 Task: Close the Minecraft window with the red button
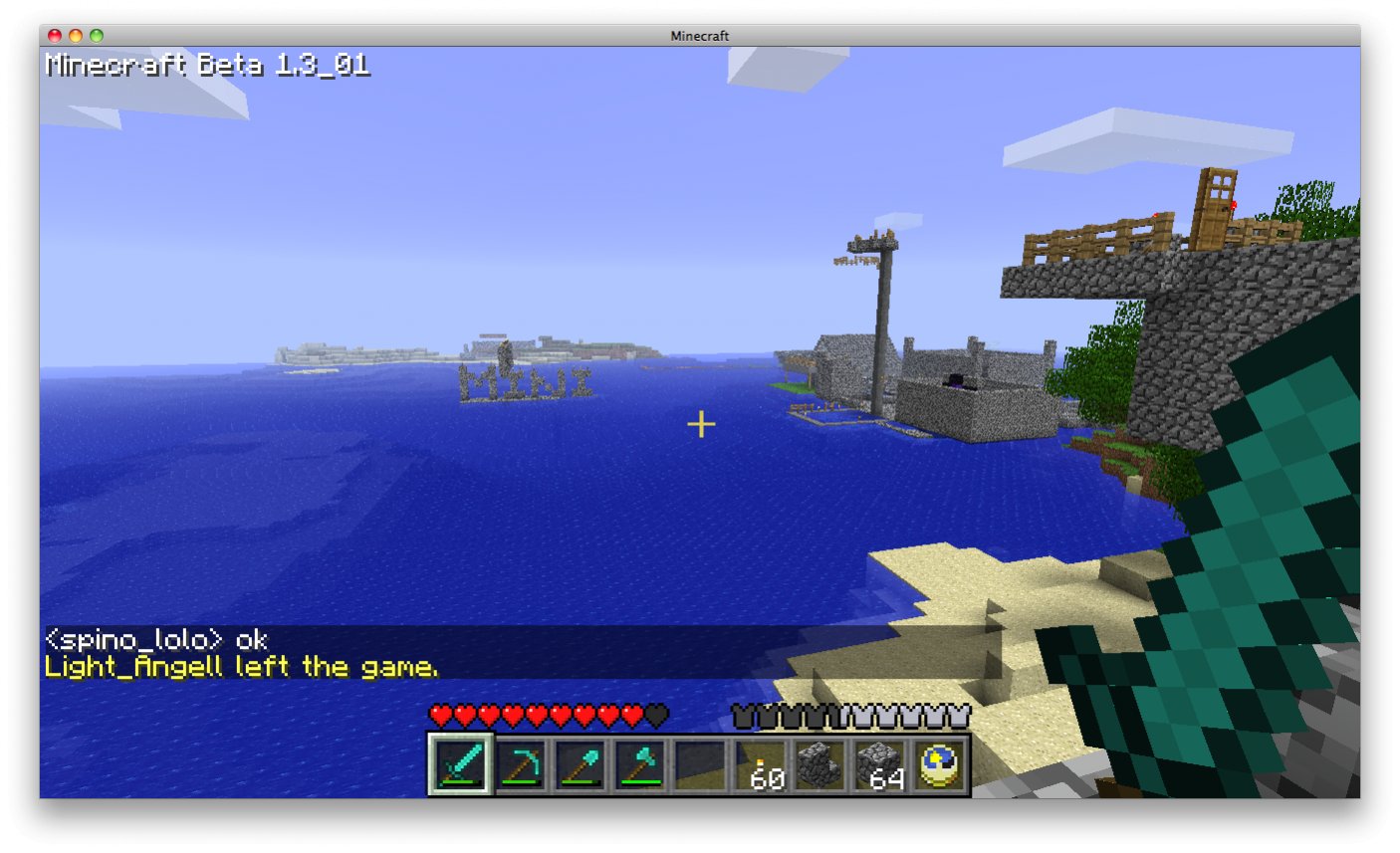(55, 36)
